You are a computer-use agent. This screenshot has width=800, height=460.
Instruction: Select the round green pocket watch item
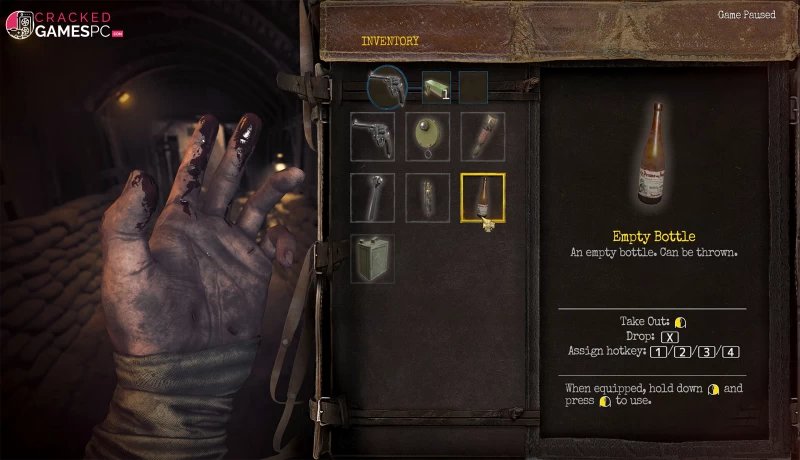[x=427, y=136]
